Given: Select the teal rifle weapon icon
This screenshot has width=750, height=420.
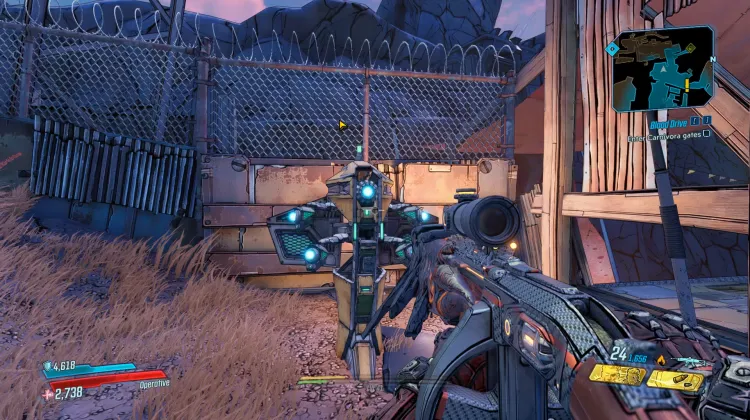Looking at the screenshot, I should [688, 362].
